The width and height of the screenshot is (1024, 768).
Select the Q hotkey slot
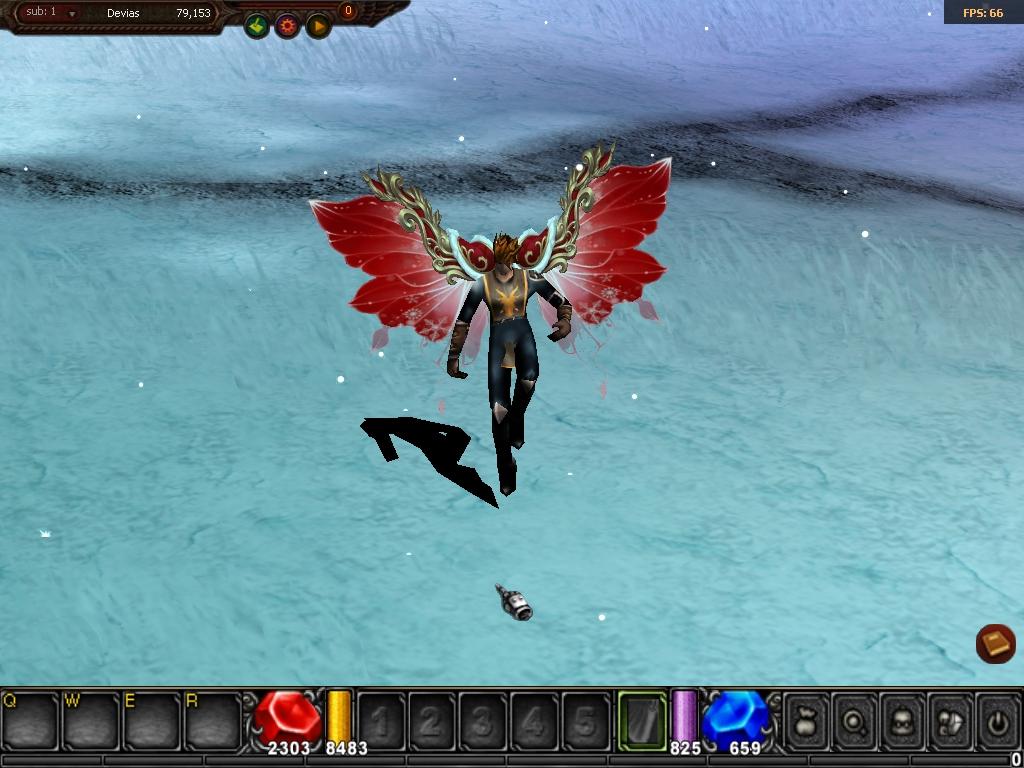coord(30,720)
